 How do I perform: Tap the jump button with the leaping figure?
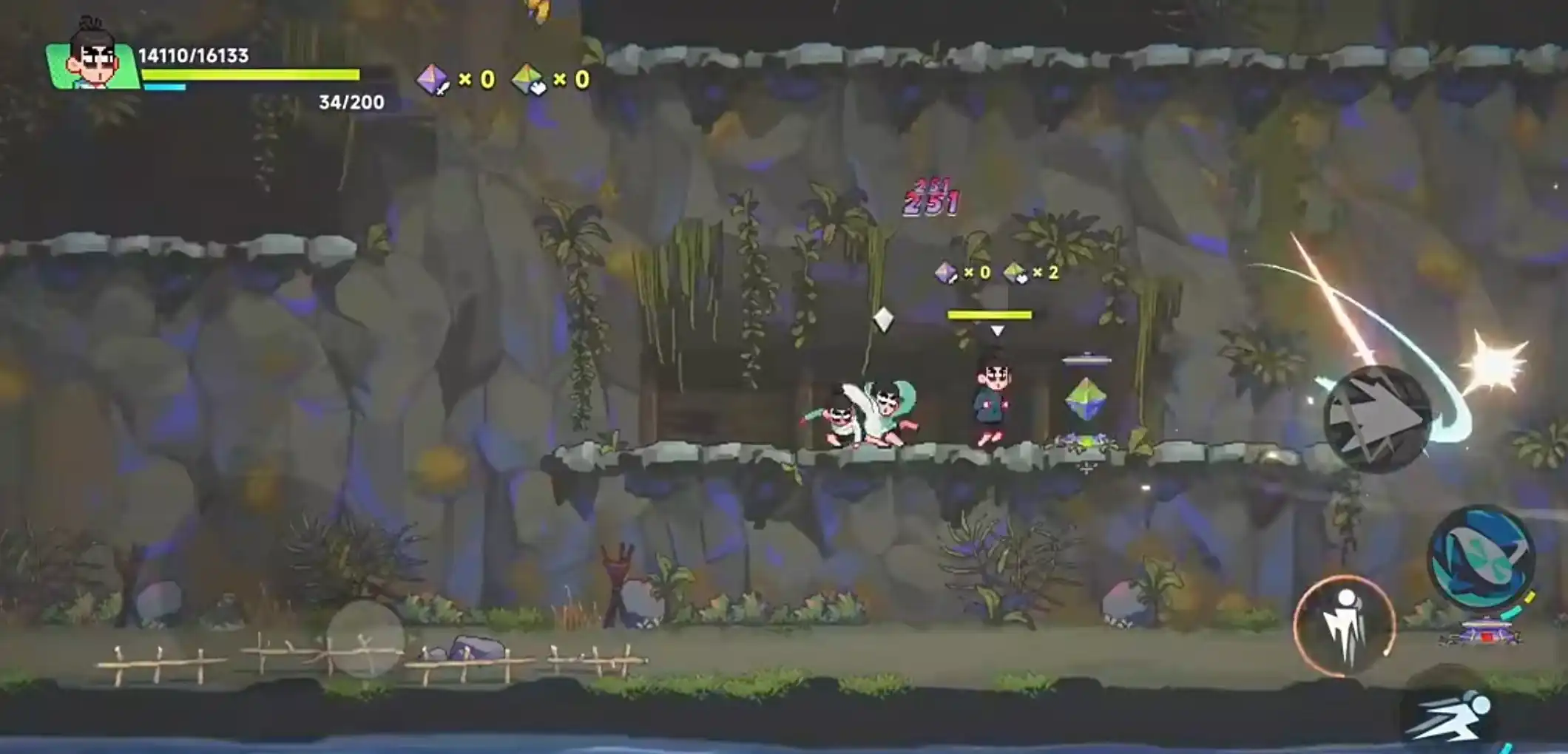click(1344, 625)
